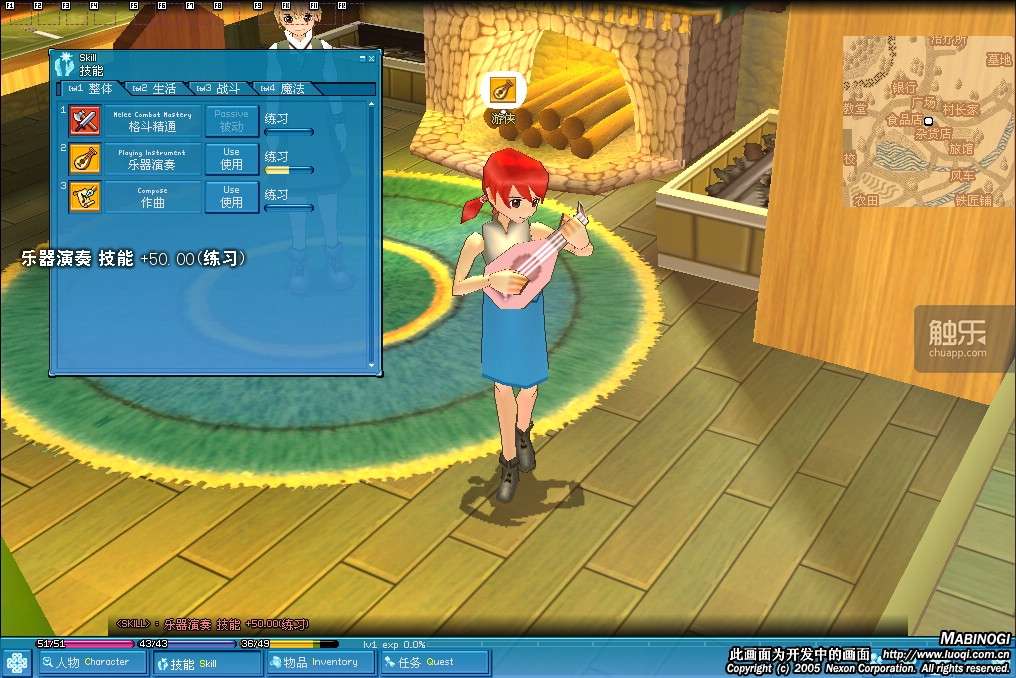1016x678 pixels.
Task: Minimize the Skill window
Action: pyautogui.click(x=362, y=59)
